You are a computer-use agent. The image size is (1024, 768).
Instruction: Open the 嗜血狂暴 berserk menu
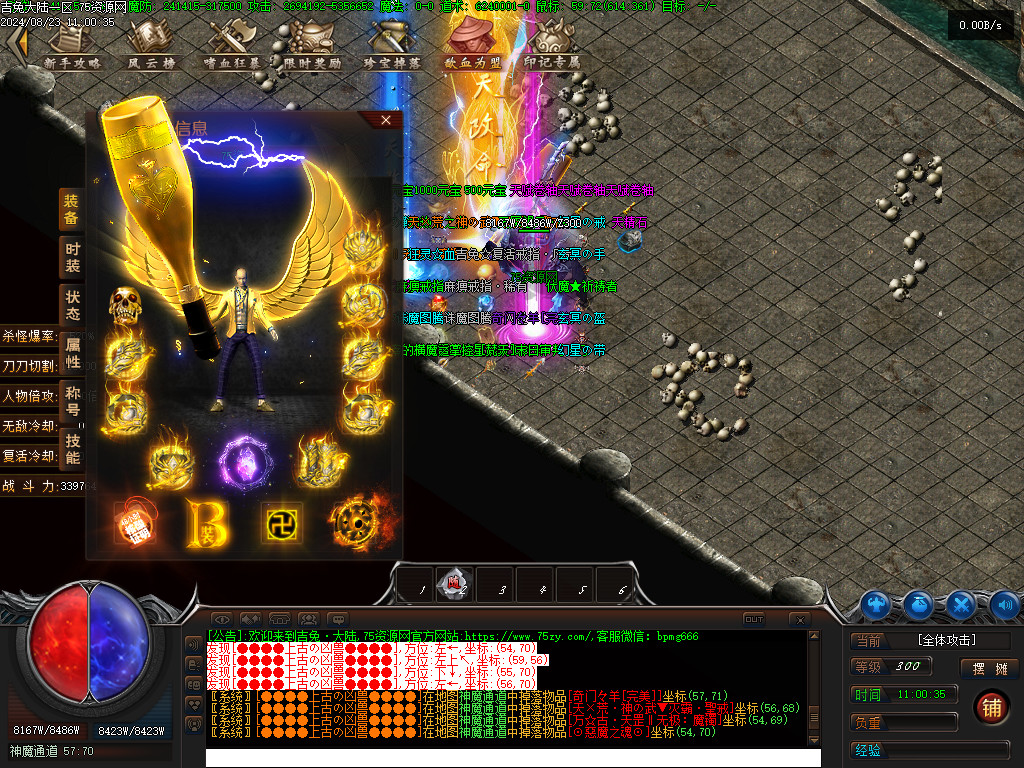click(232, 46)
